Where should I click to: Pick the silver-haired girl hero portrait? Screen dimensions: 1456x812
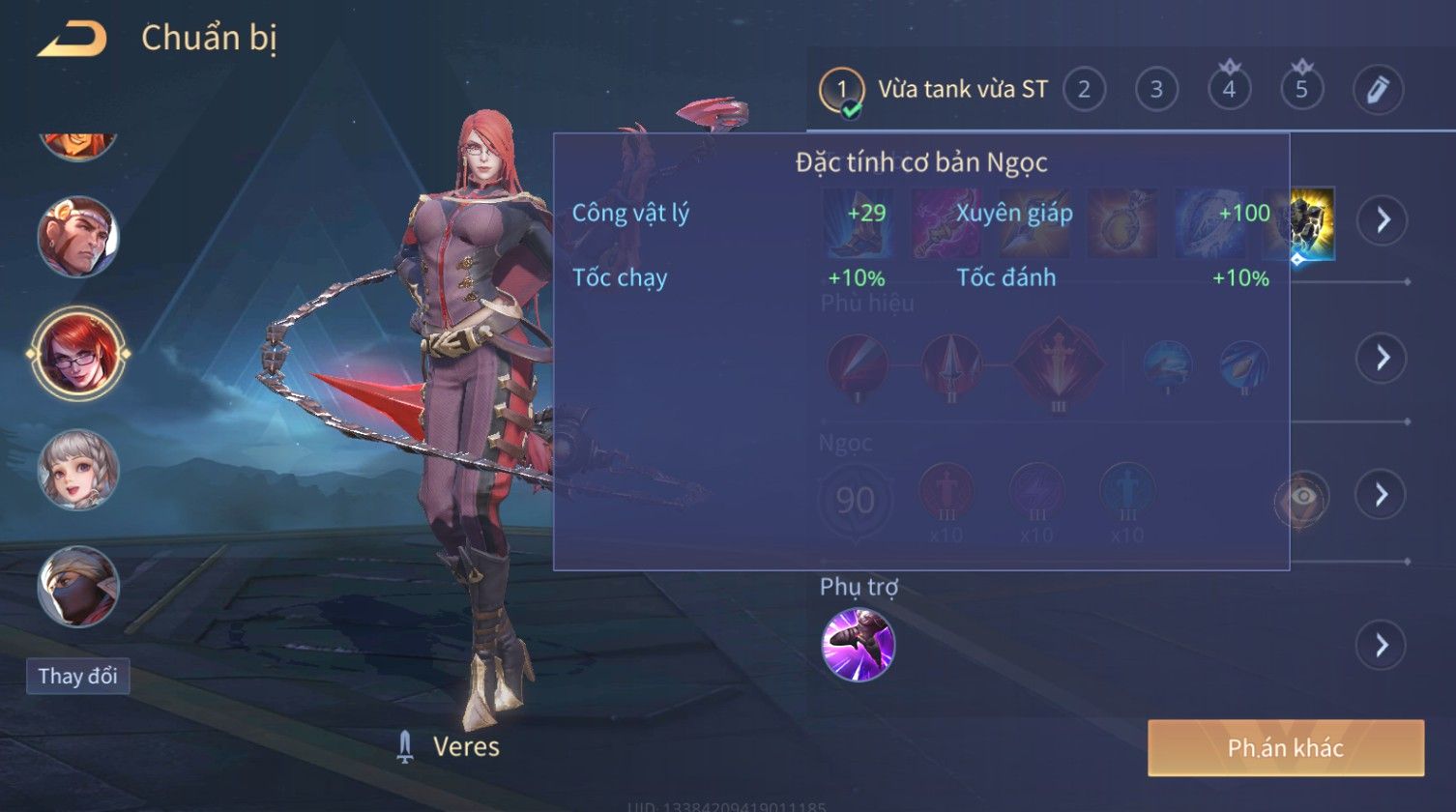[78, 470]
